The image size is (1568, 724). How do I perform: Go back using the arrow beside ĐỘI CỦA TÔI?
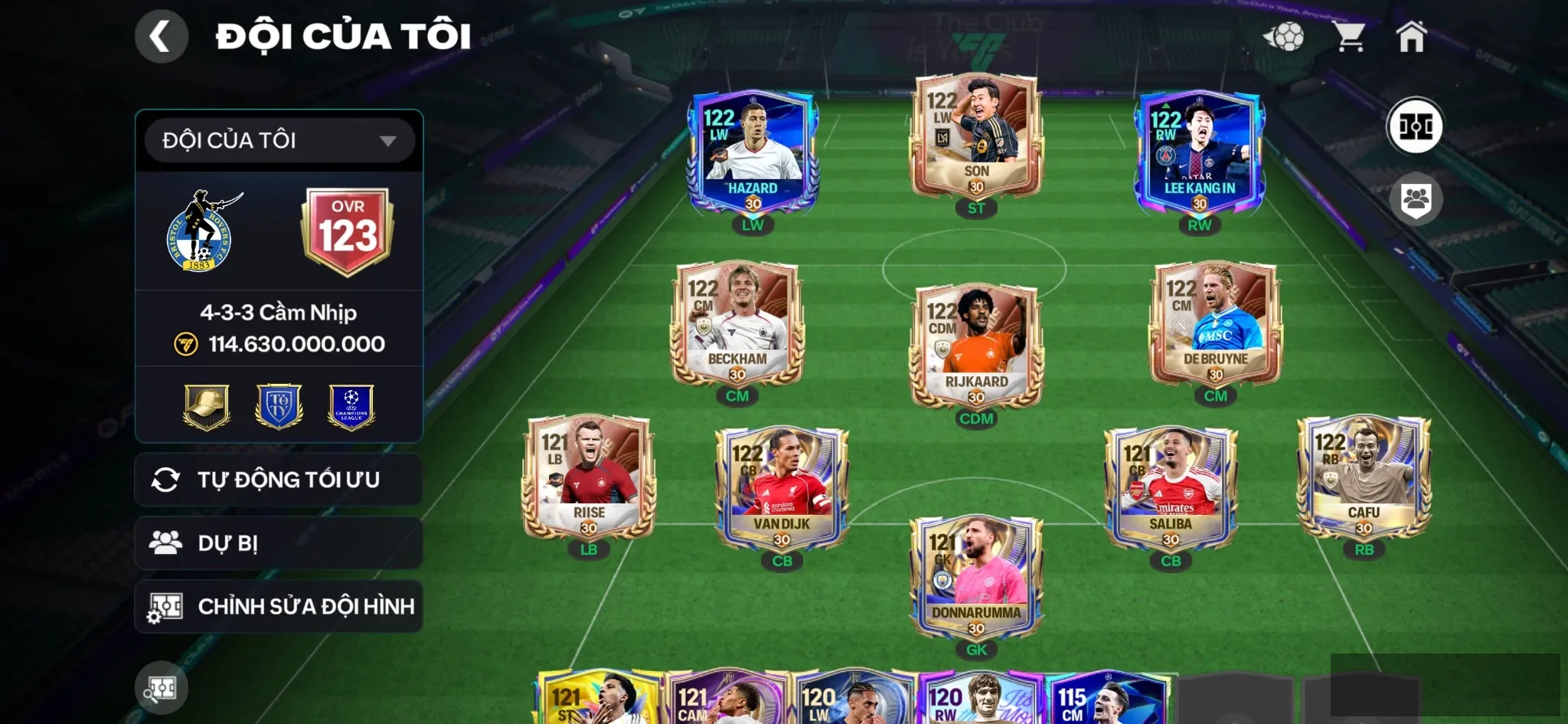pos(162,35)
